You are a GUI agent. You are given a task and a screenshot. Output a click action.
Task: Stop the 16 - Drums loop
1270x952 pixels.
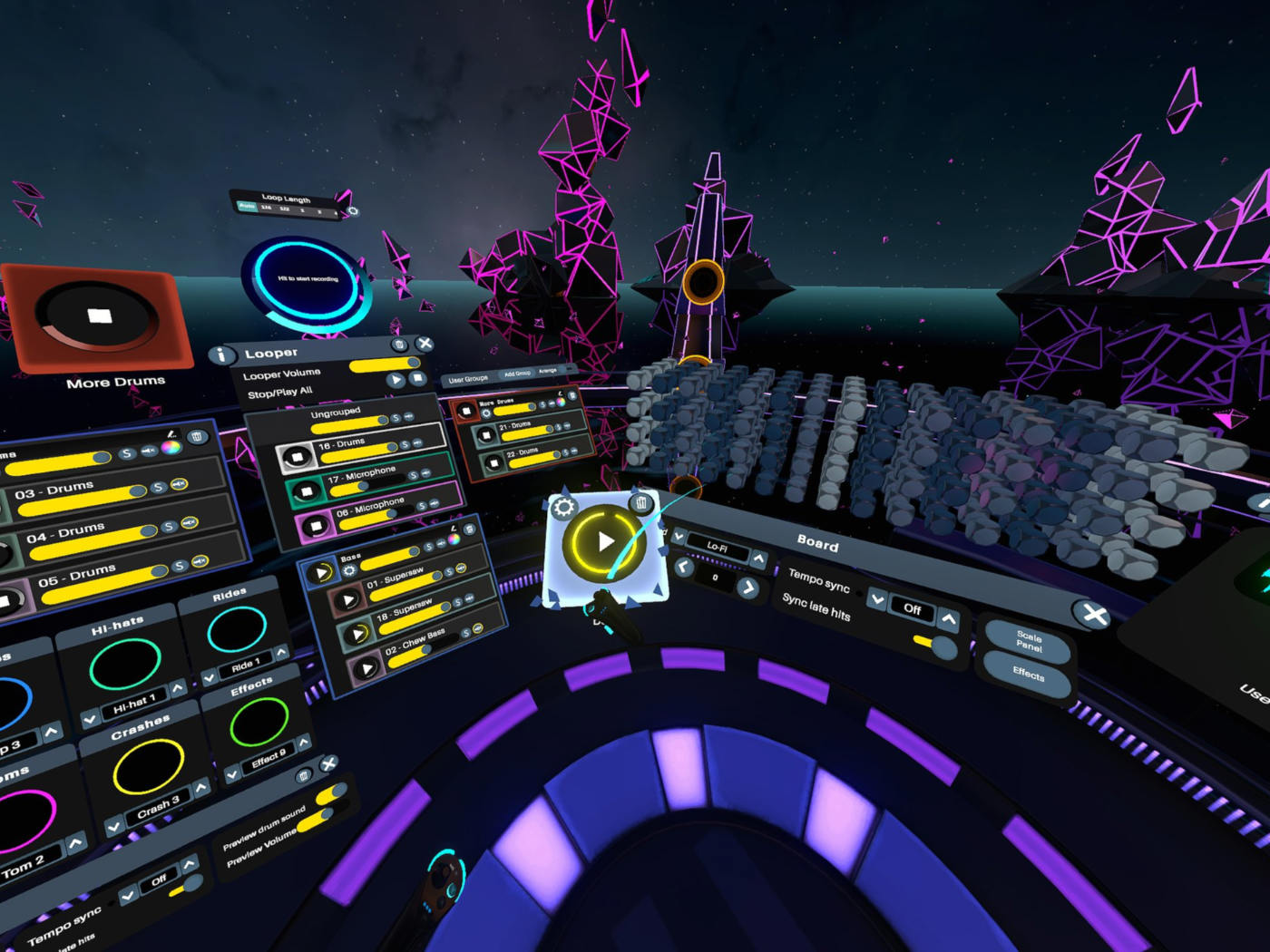(x=296, y=457)
